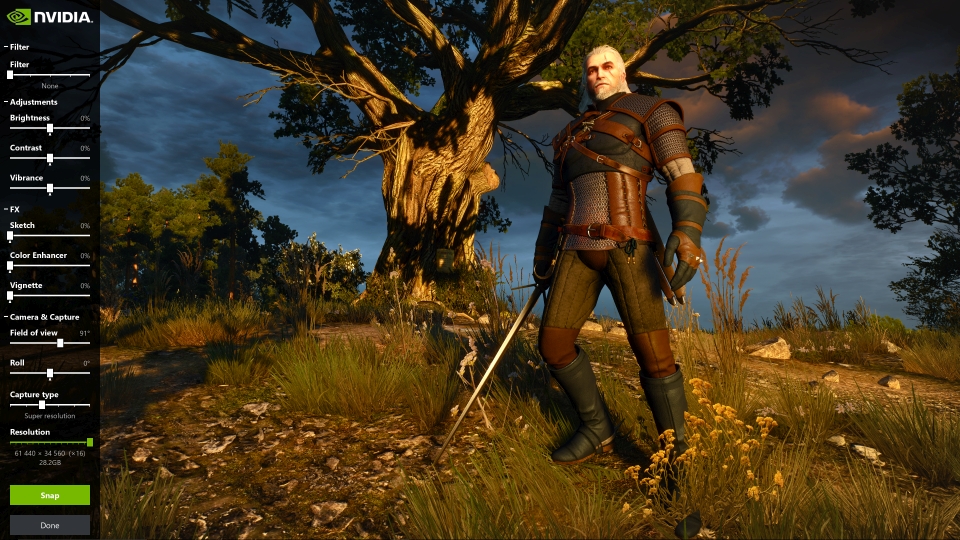The image size is (960, 540).
Task: Click the Contrast slider handle
Action: coord(50,158)
